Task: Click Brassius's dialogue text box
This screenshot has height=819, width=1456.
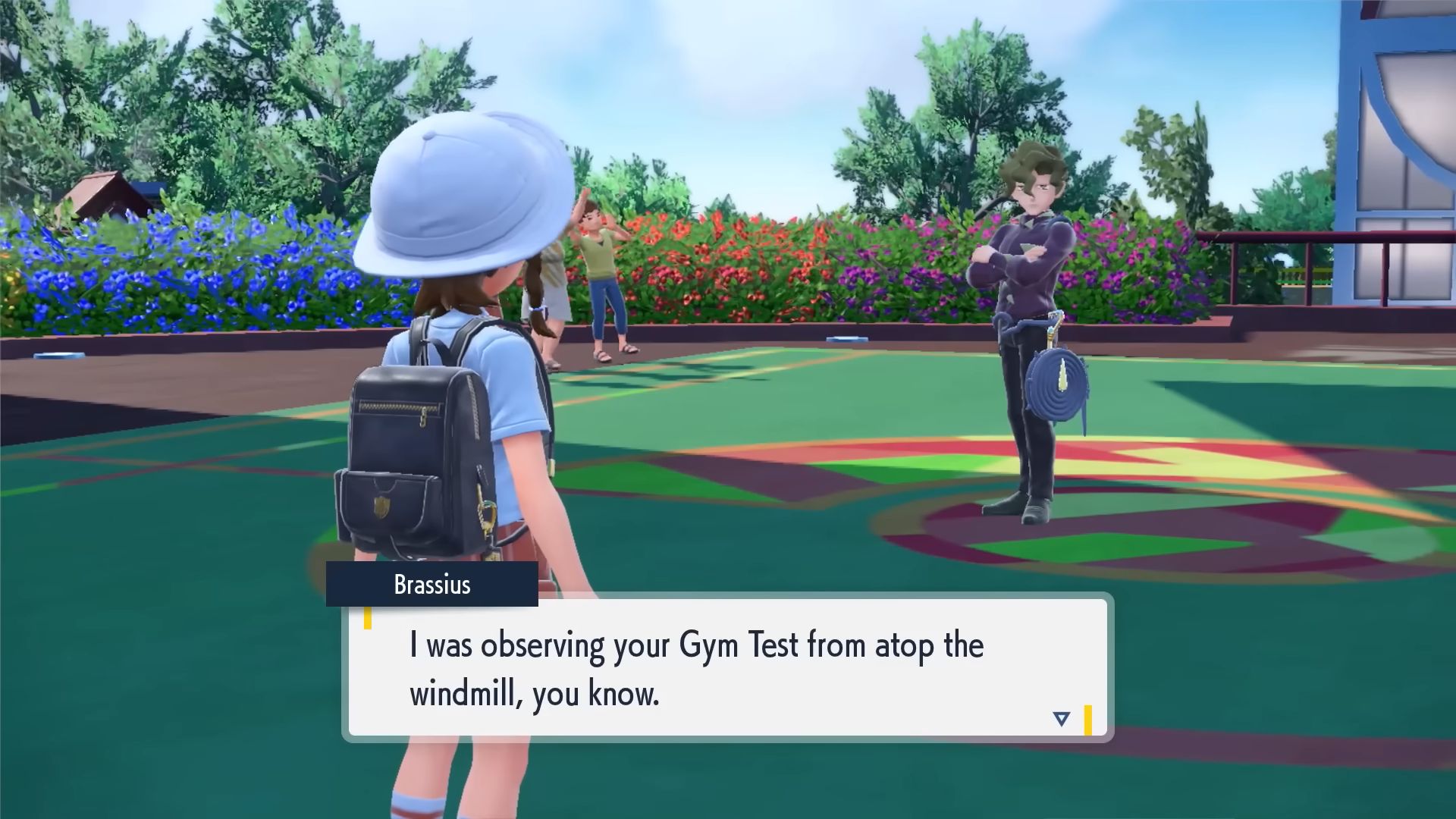Action: pos(726,667)
